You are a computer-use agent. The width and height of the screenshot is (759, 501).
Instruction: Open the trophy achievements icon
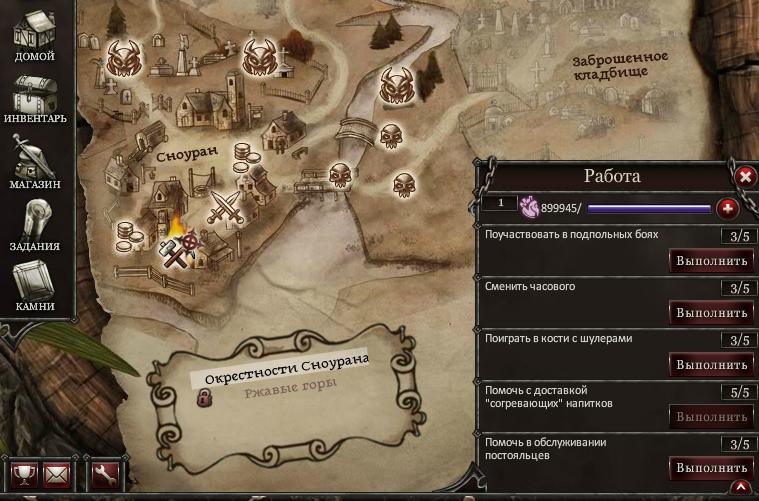[x=23, y=473]
